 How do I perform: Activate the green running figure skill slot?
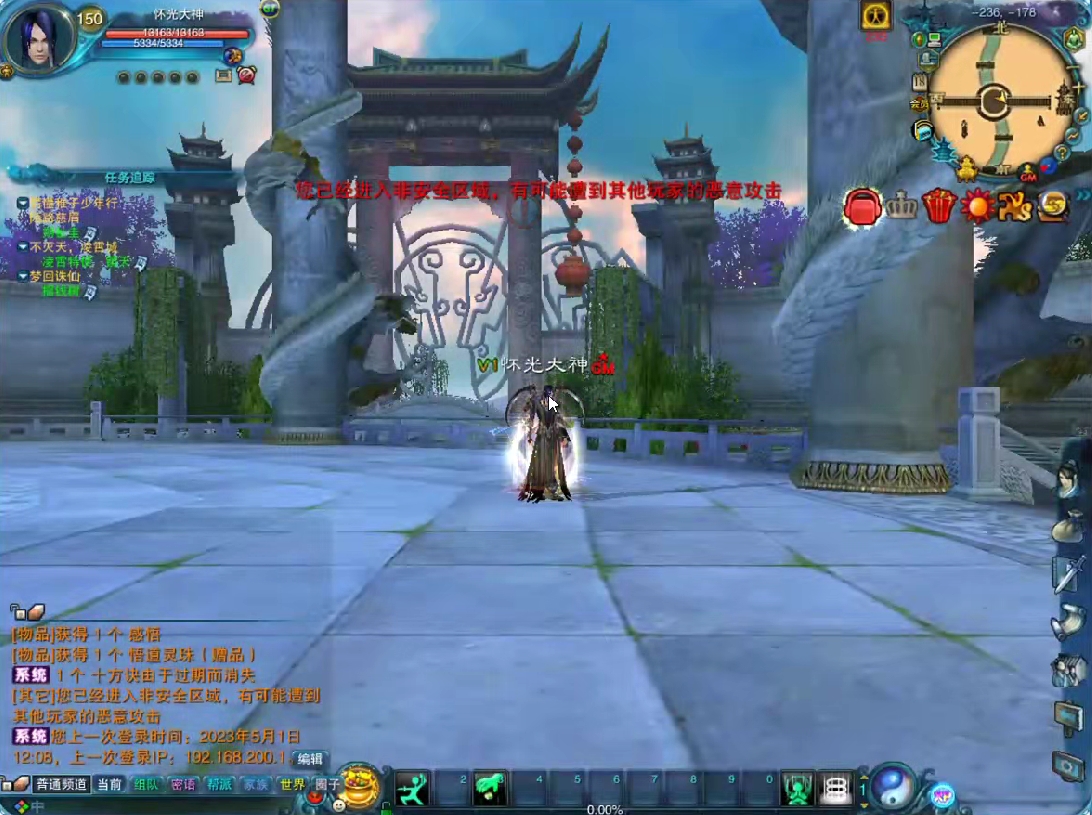pyautogui.click(x=411, y=790)
